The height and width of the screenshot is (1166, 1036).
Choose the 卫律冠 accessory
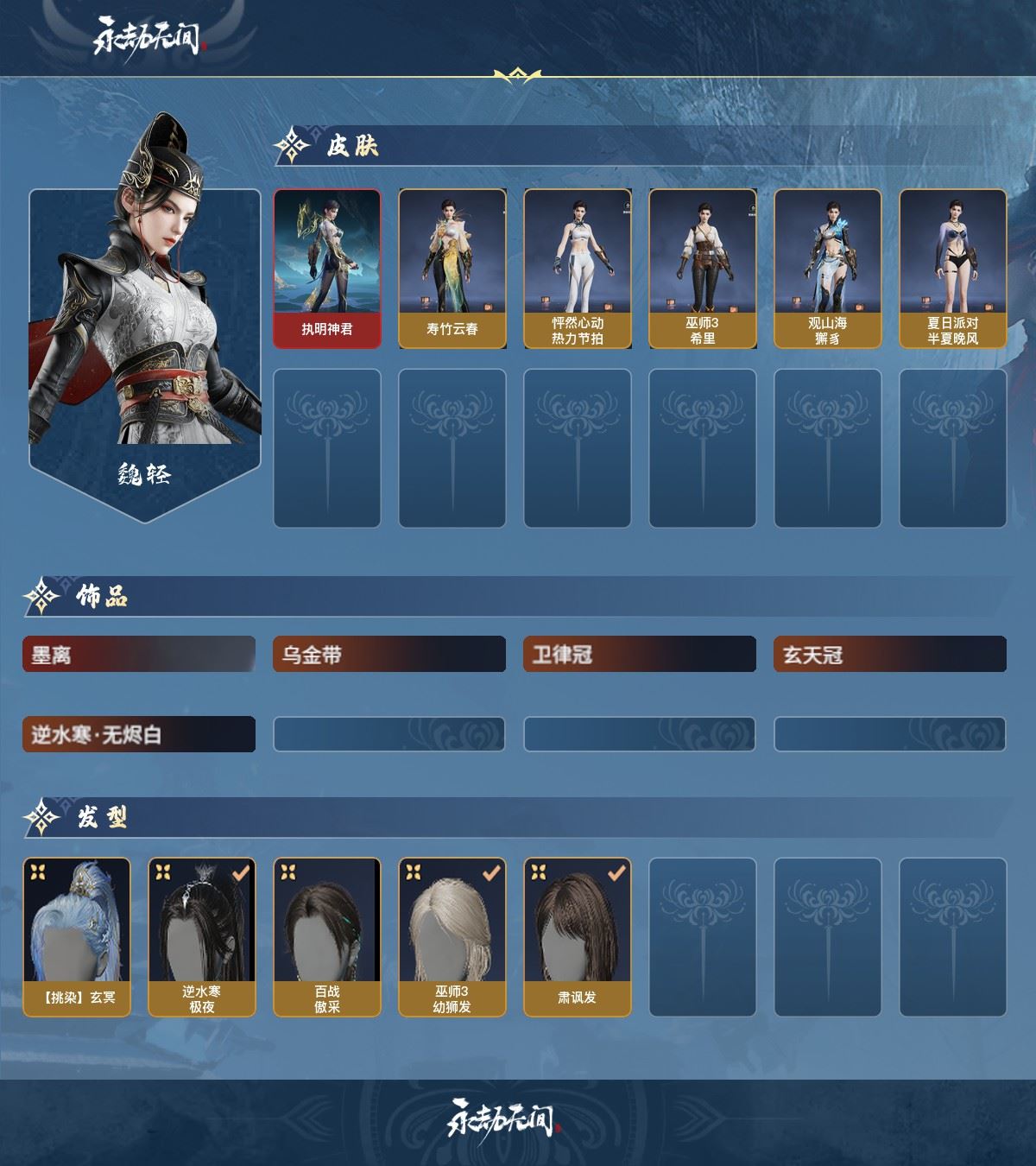pyautogui.click(x=639, y=655)
